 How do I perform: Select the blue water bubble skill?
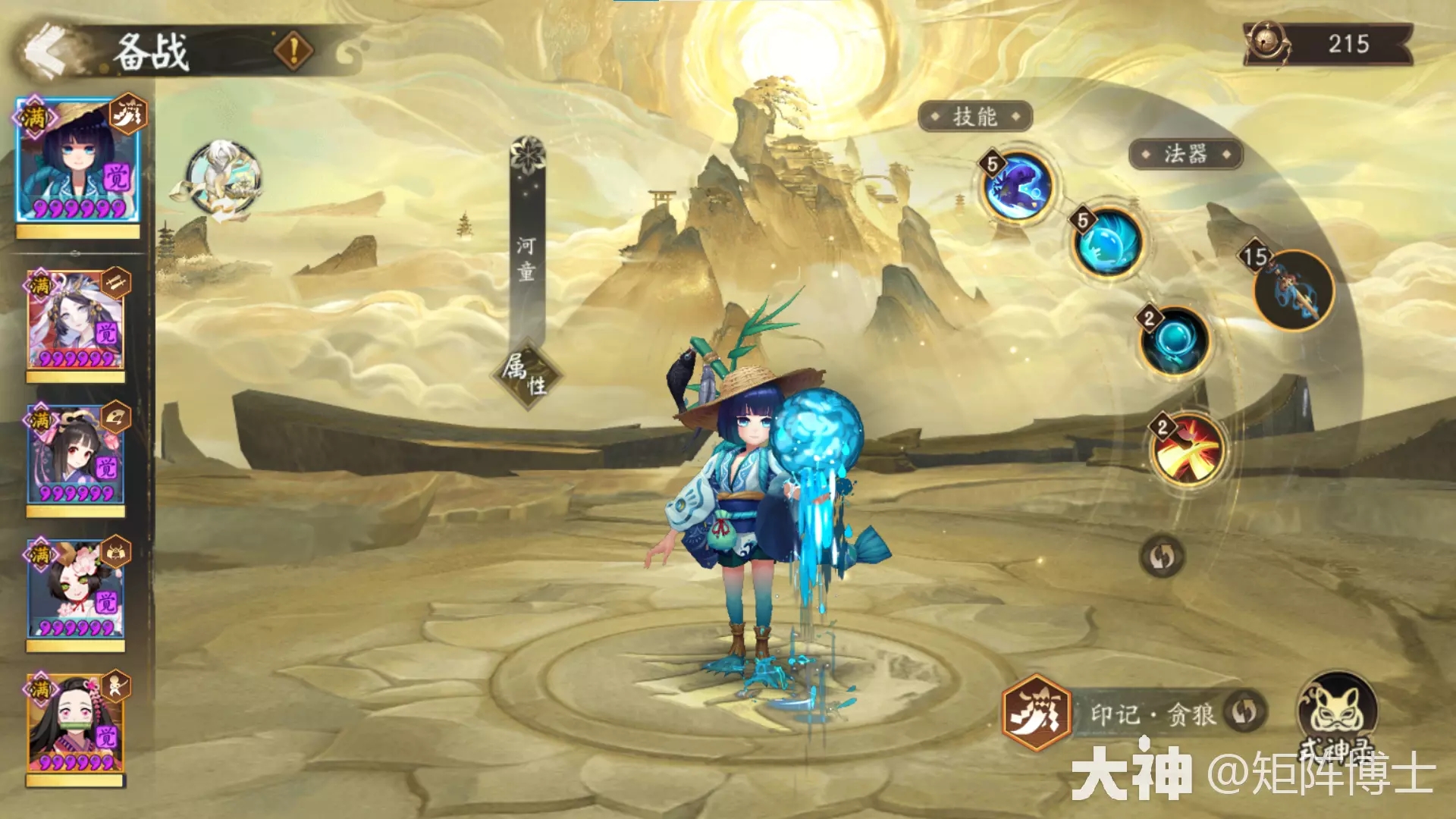[x=1108, y=243]
